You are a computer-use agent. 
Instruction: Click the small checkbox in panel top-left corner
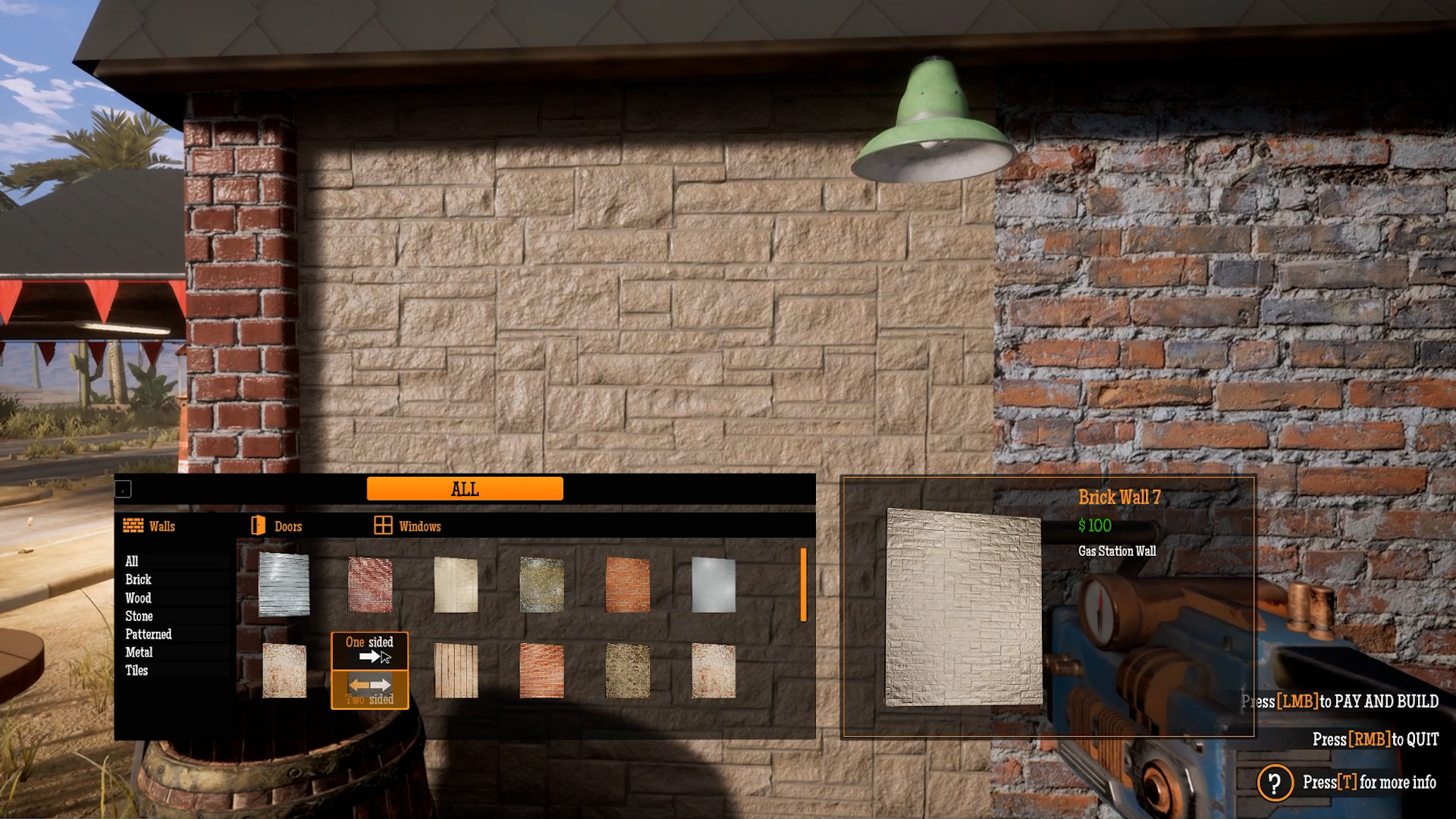click(x=123, y=489)
